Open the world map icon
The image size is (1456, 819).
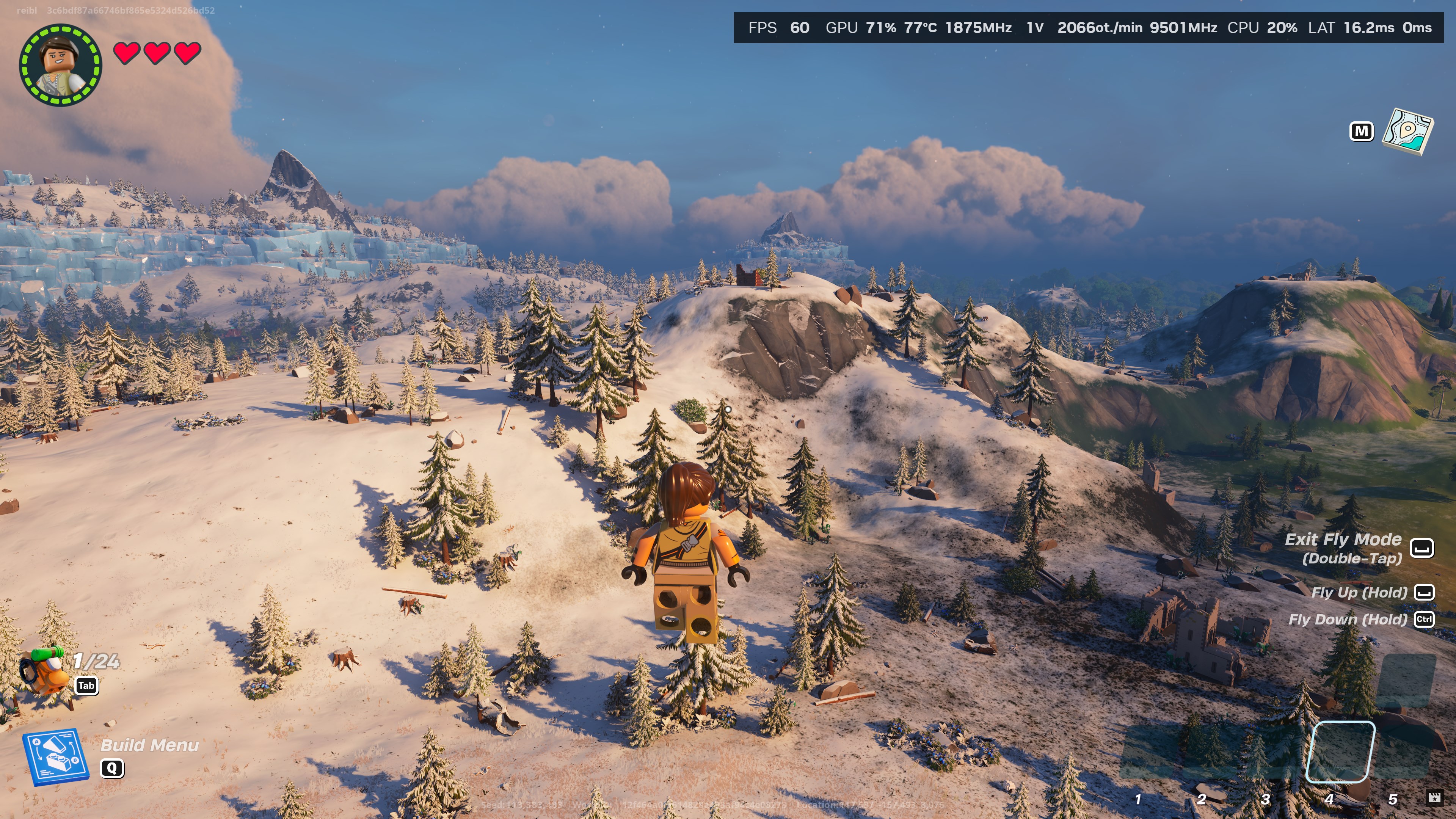(1407, 132)
